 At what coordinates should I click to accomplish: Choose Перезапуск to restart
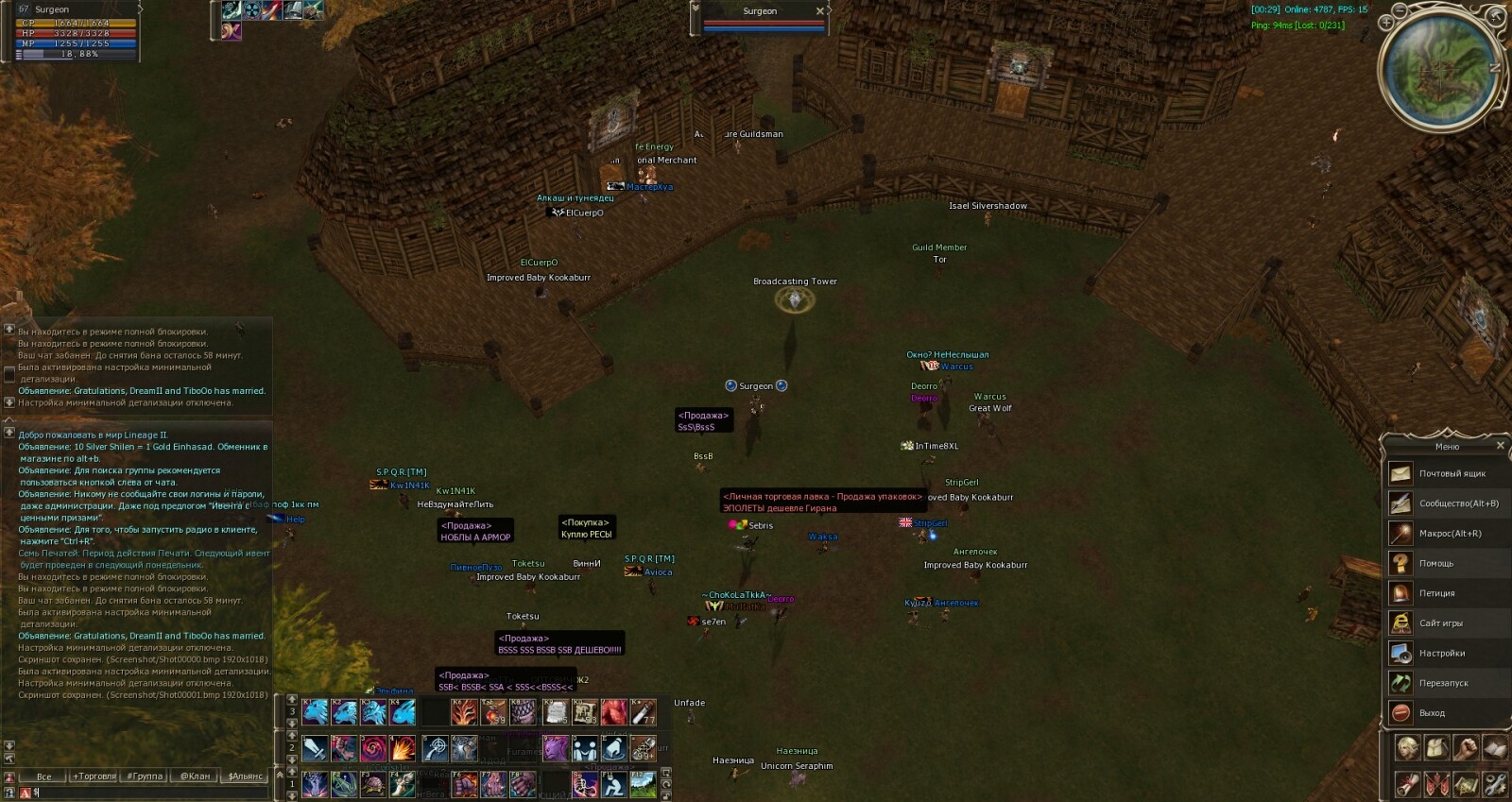coord(1443,683)
